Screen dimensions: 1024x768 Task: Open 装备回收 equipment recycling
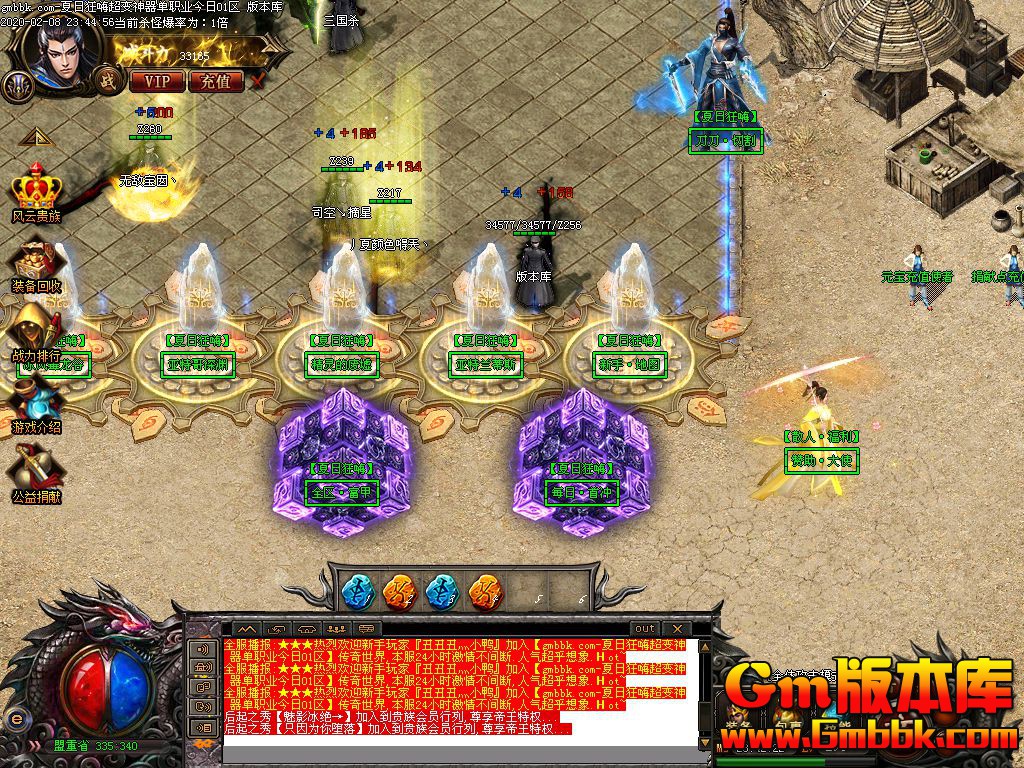click(37, 266)
